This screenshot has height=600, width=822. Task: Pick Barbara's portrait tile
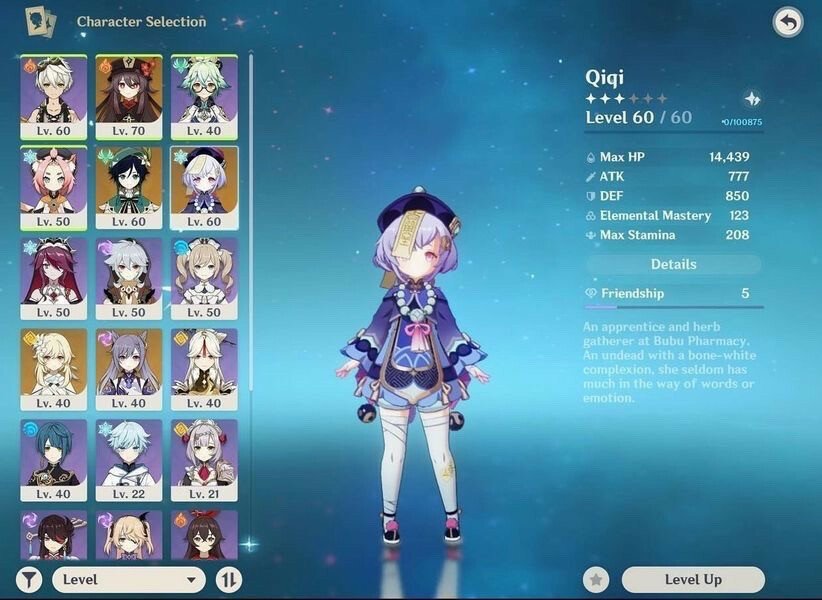point(204,278)
